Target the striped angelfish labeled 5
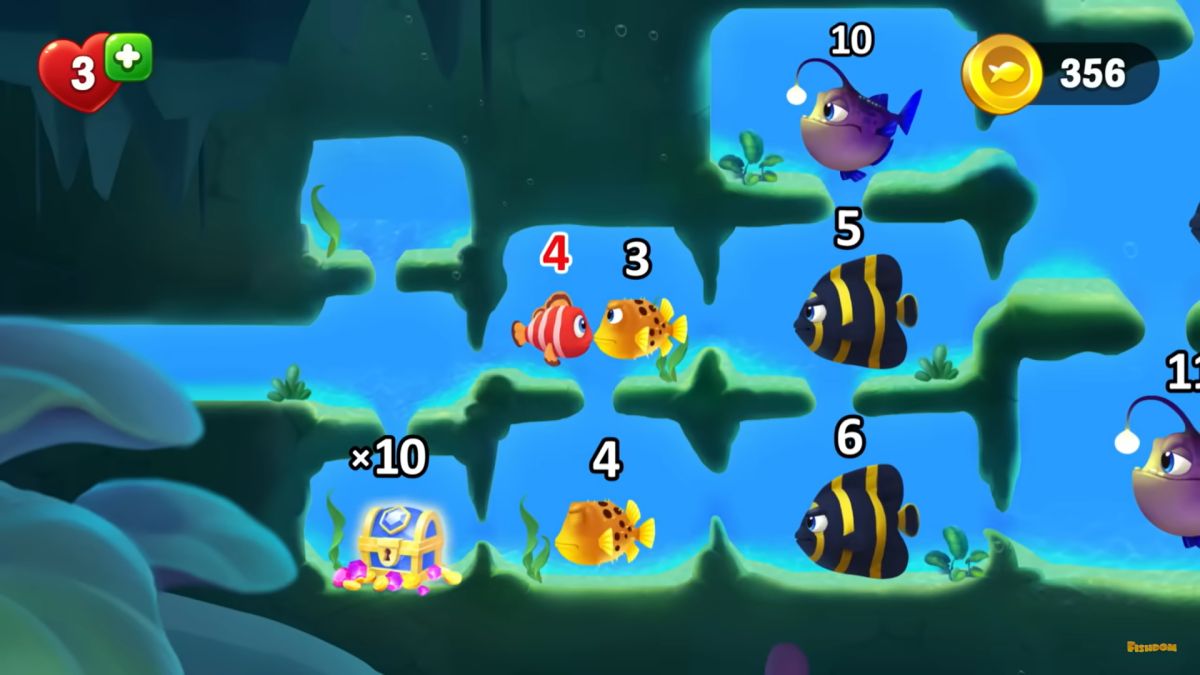This screenshot has width=1200, height=675. click(x=857, y=311)
